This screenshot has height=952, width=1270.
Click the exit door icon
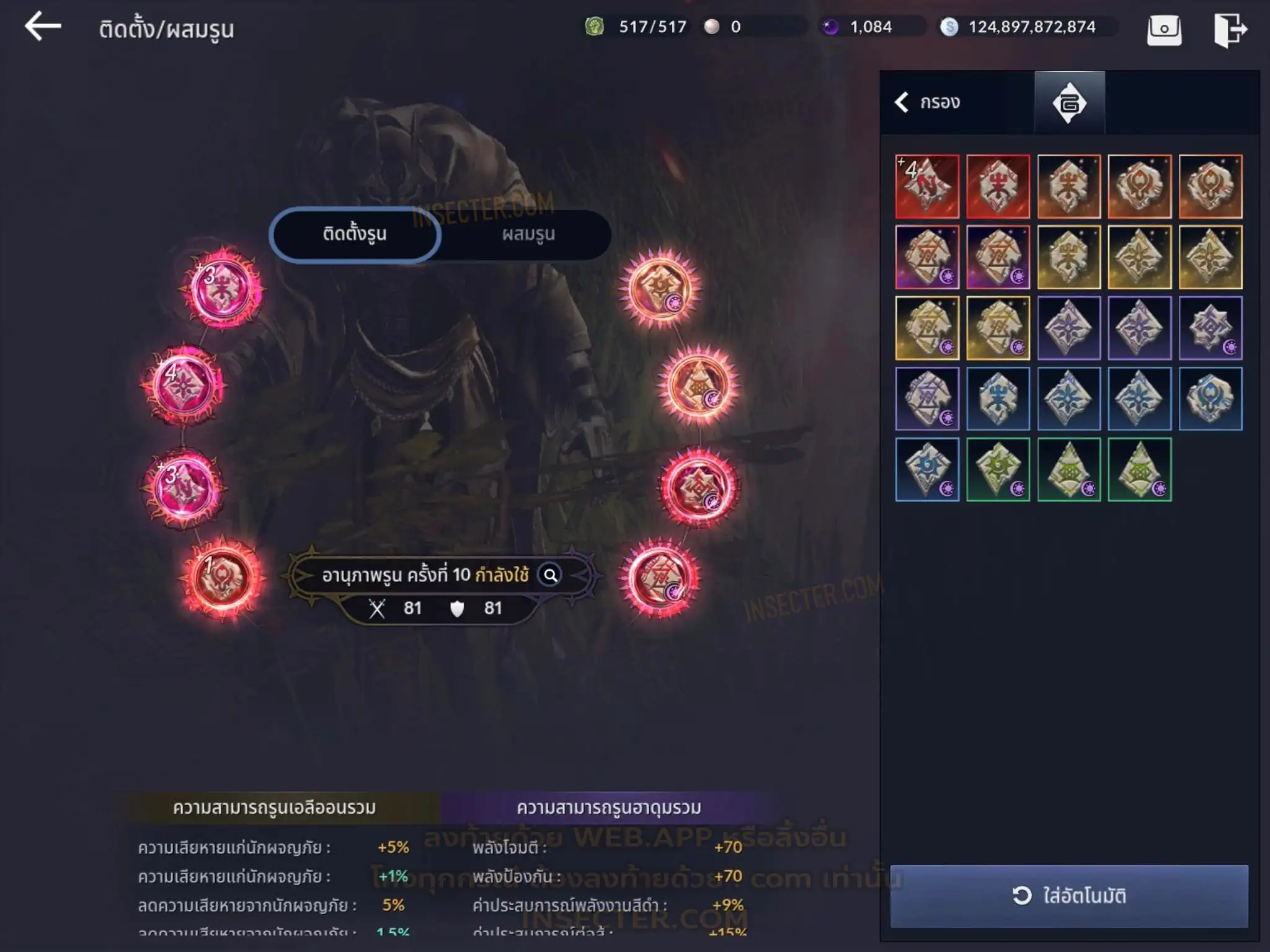(1229, 29)
